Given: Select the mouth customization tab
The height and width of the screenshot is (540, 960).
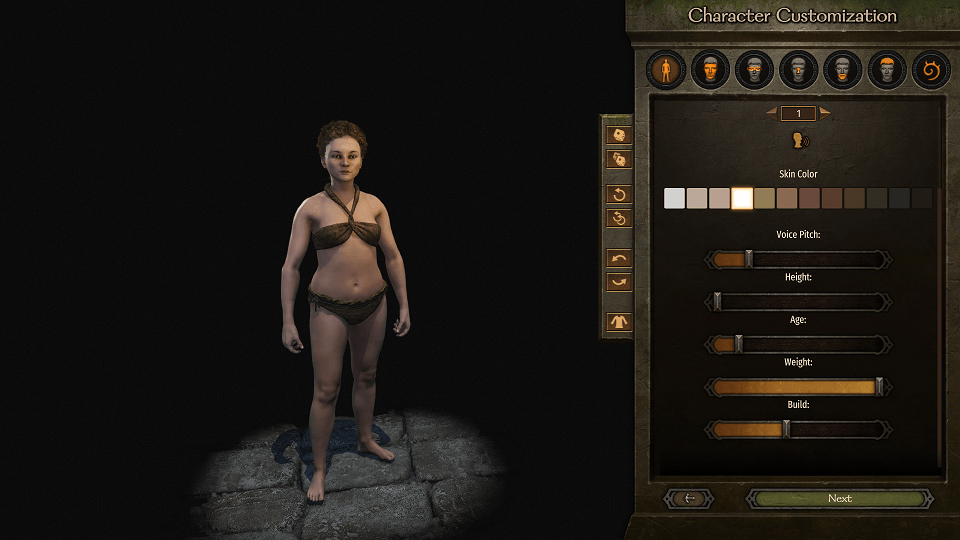Looking at the screenshot, I should pos(842,70).
